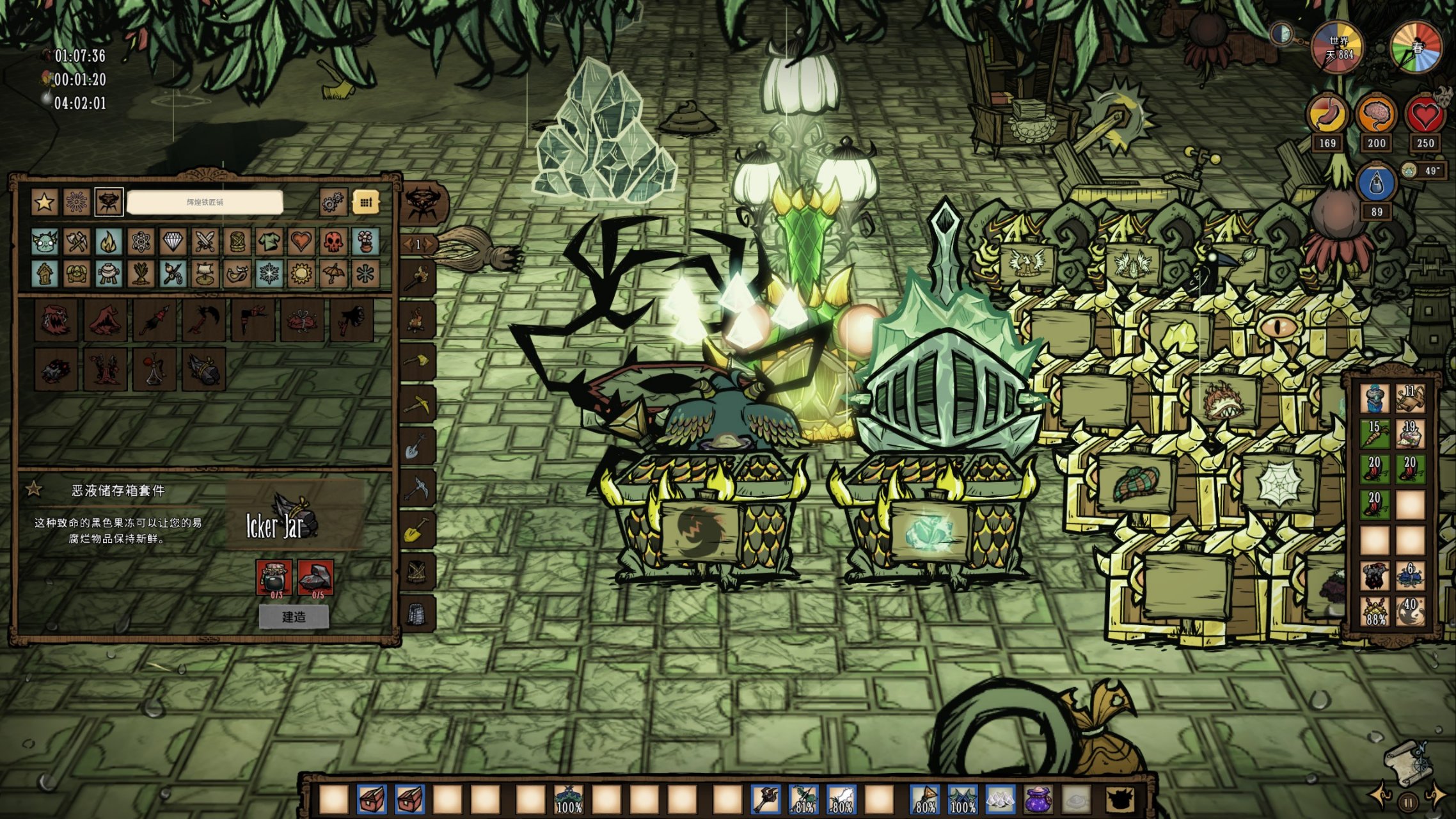Choose the fire category filter
The width and height of the screenshot is (1456, 819).
tap(109, 242)
